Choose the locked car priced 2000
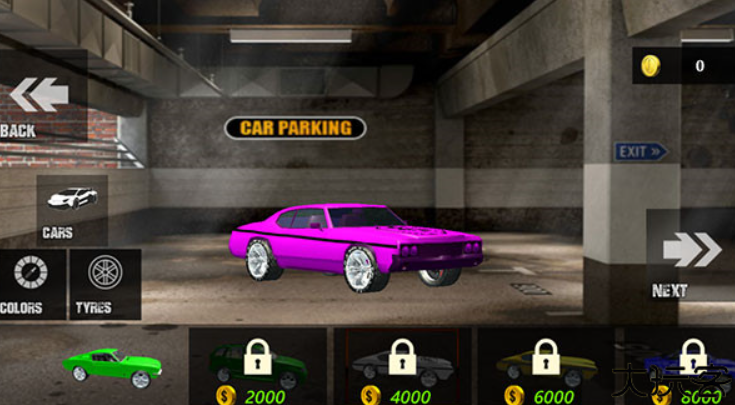The width and height of the screenshot is (735, 405). (258, 366)
